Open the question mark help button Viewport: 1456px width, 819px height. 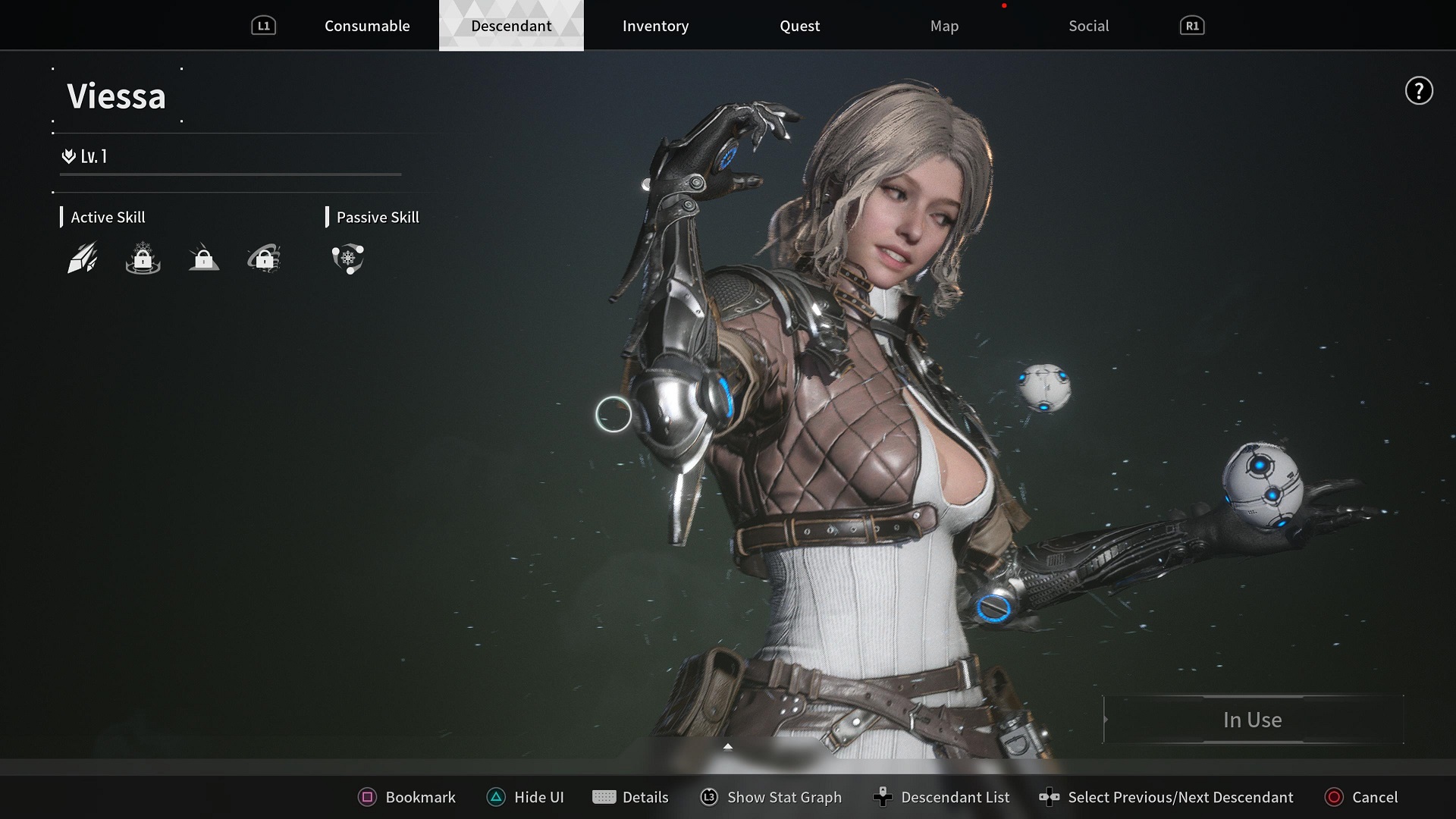[x=1418, y=91]
